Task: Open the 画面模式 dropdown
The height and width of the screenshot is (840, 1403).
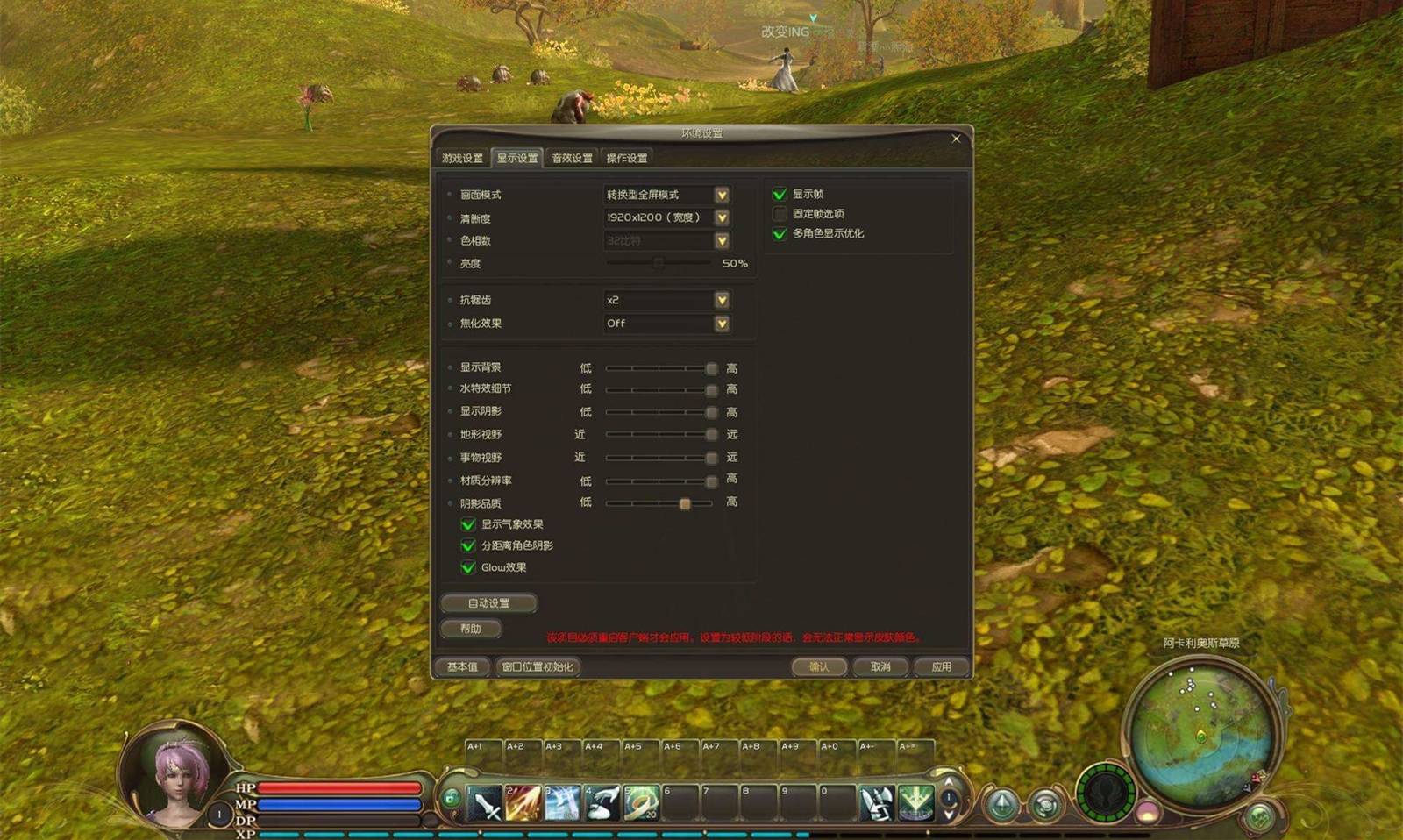Action: [x=722, y=195]
